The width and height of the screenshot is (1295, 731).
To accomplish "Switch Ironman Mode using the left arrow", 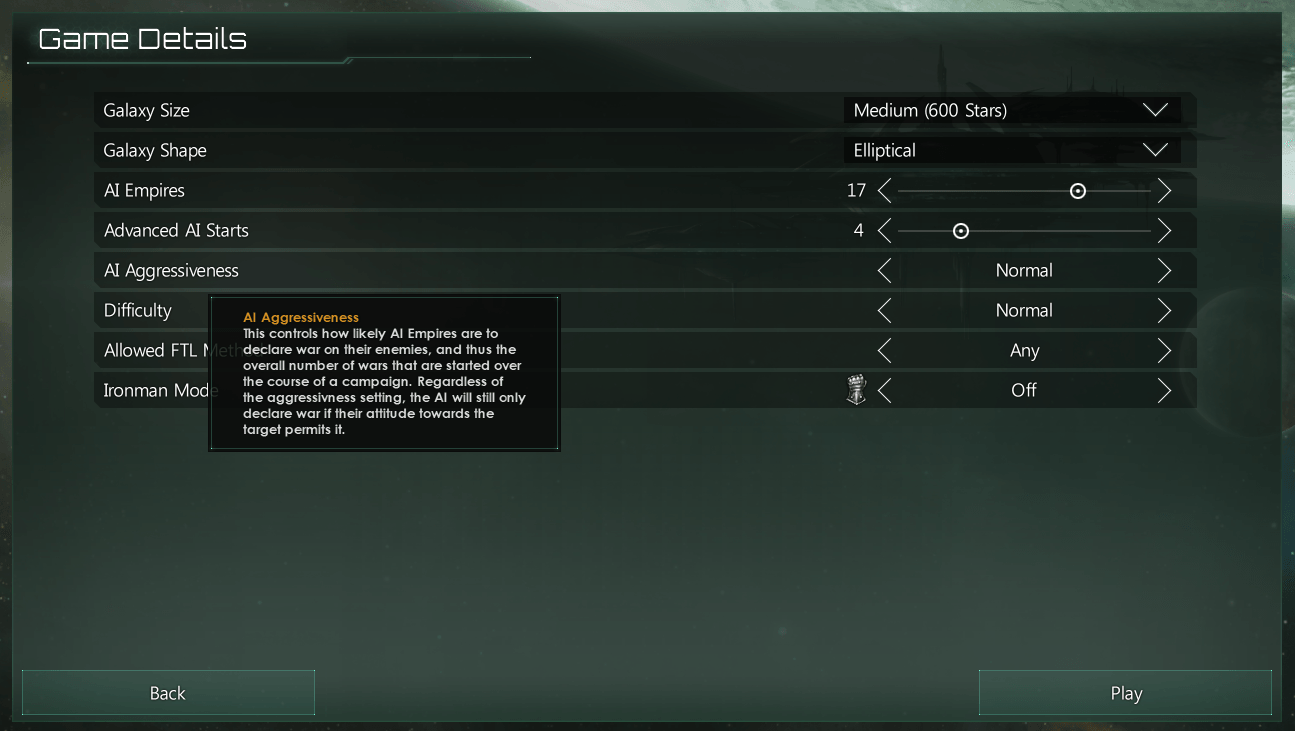I will (884, 390).
